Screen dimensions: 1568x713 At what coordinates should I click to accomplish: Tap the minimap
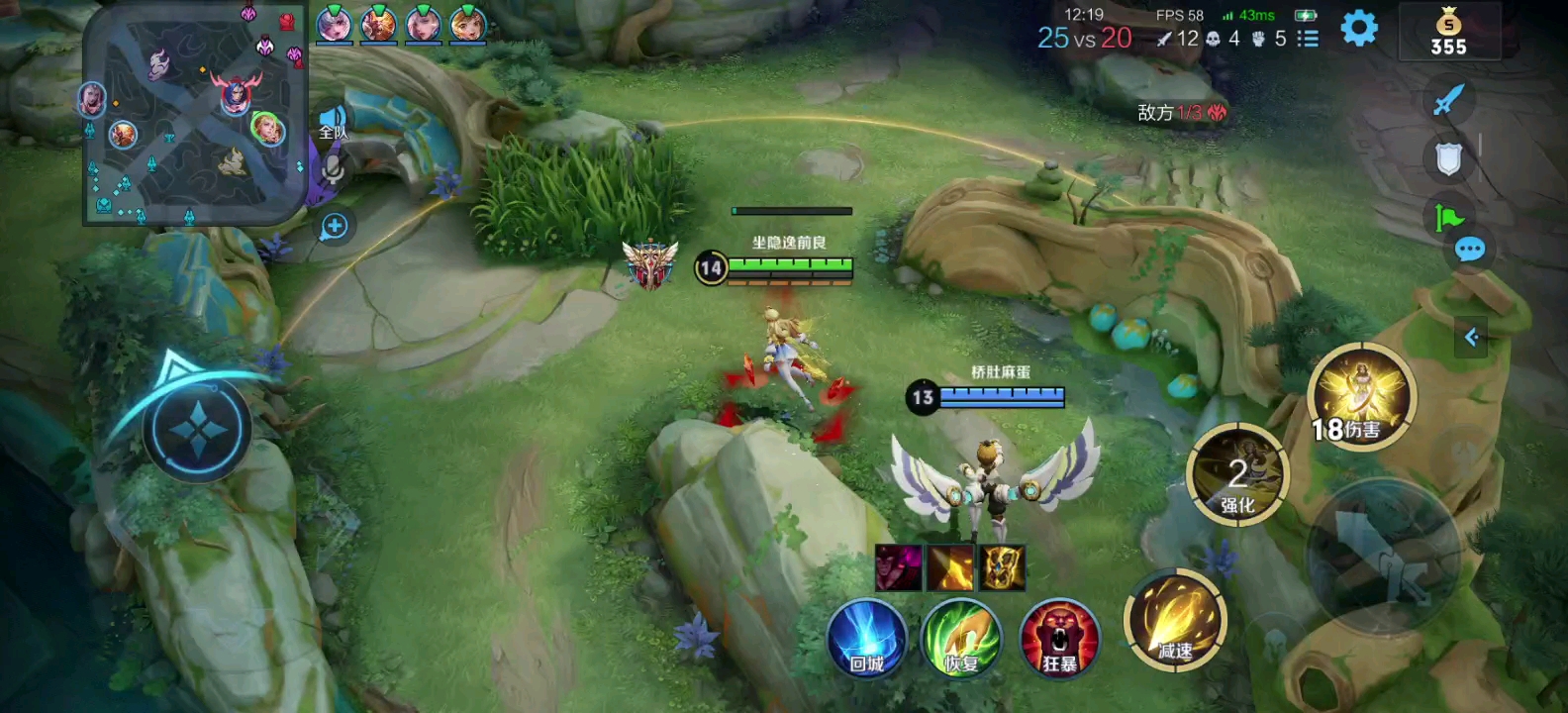click(194, 113)
